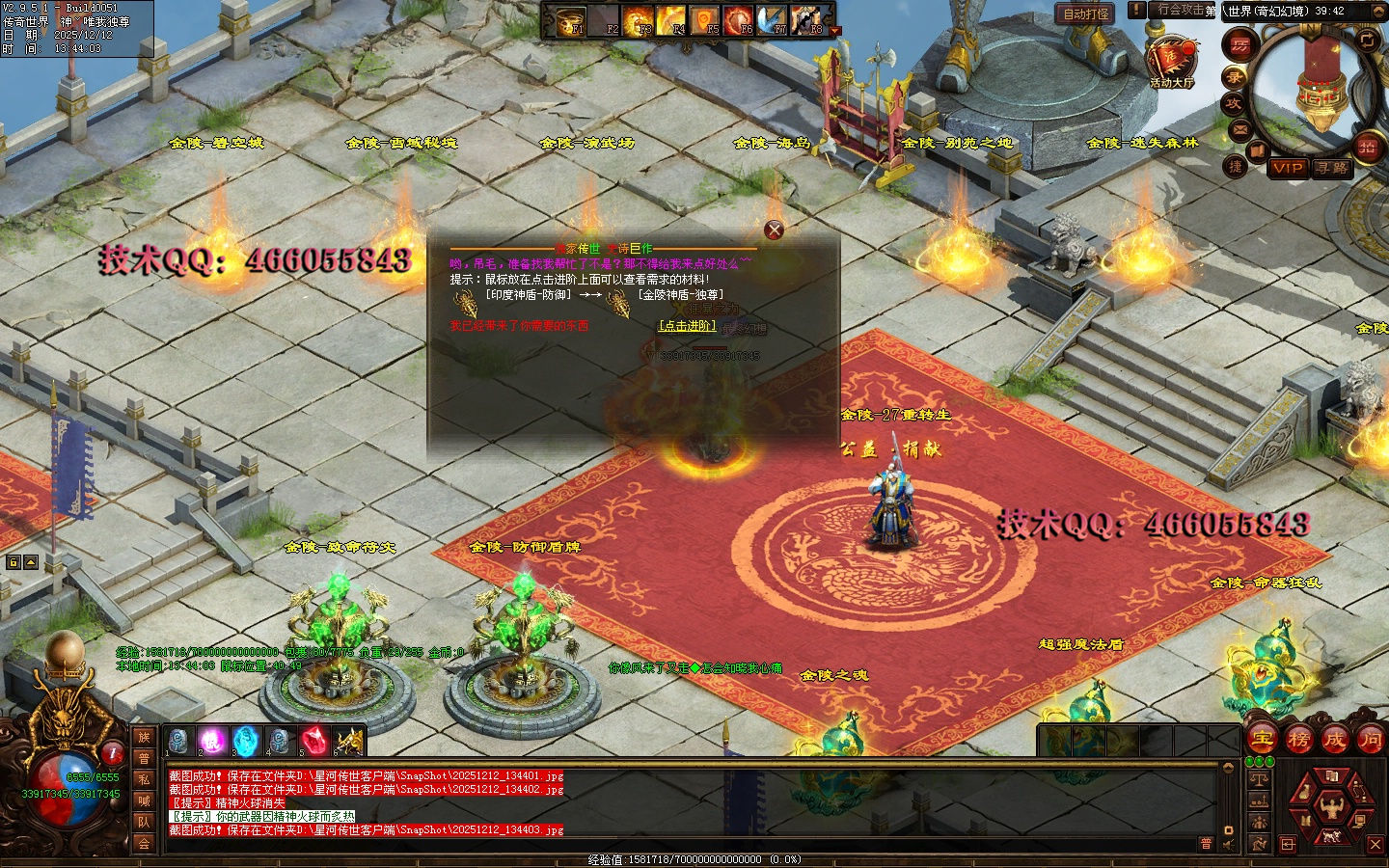Click the 拍 auction button by minimap
This screenshot has width=1389, height=868.
(1367, 147)
